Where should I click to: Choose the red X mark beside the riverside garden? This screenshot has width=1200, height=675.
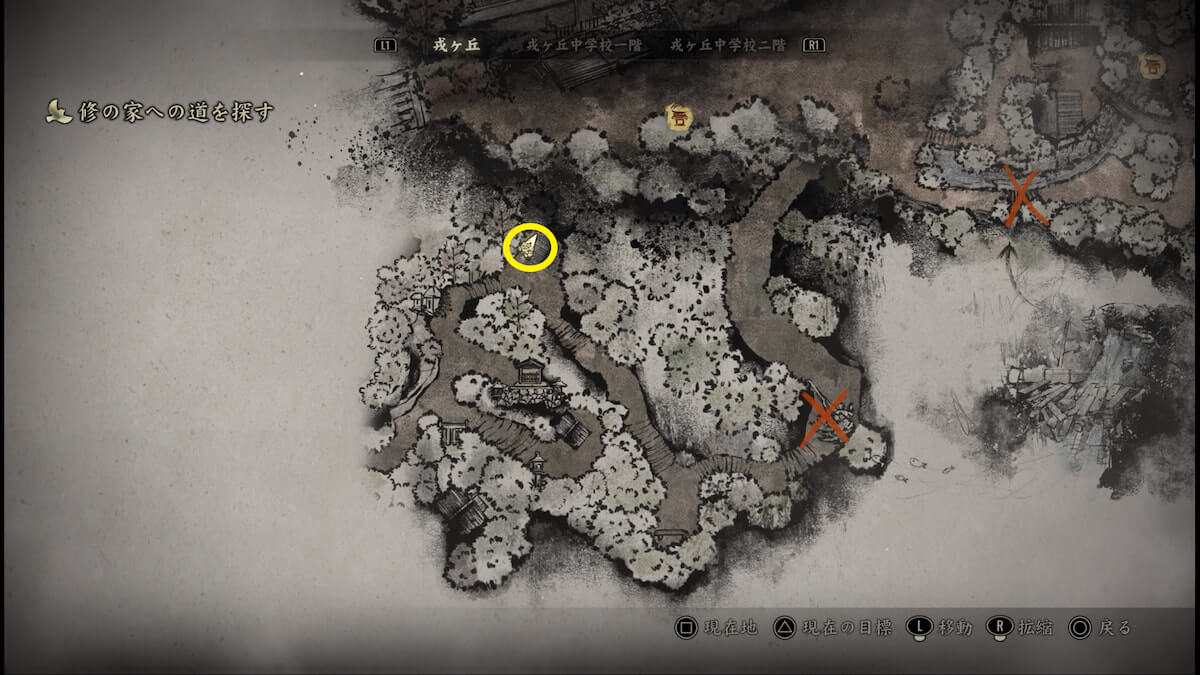click(1022, 197)
